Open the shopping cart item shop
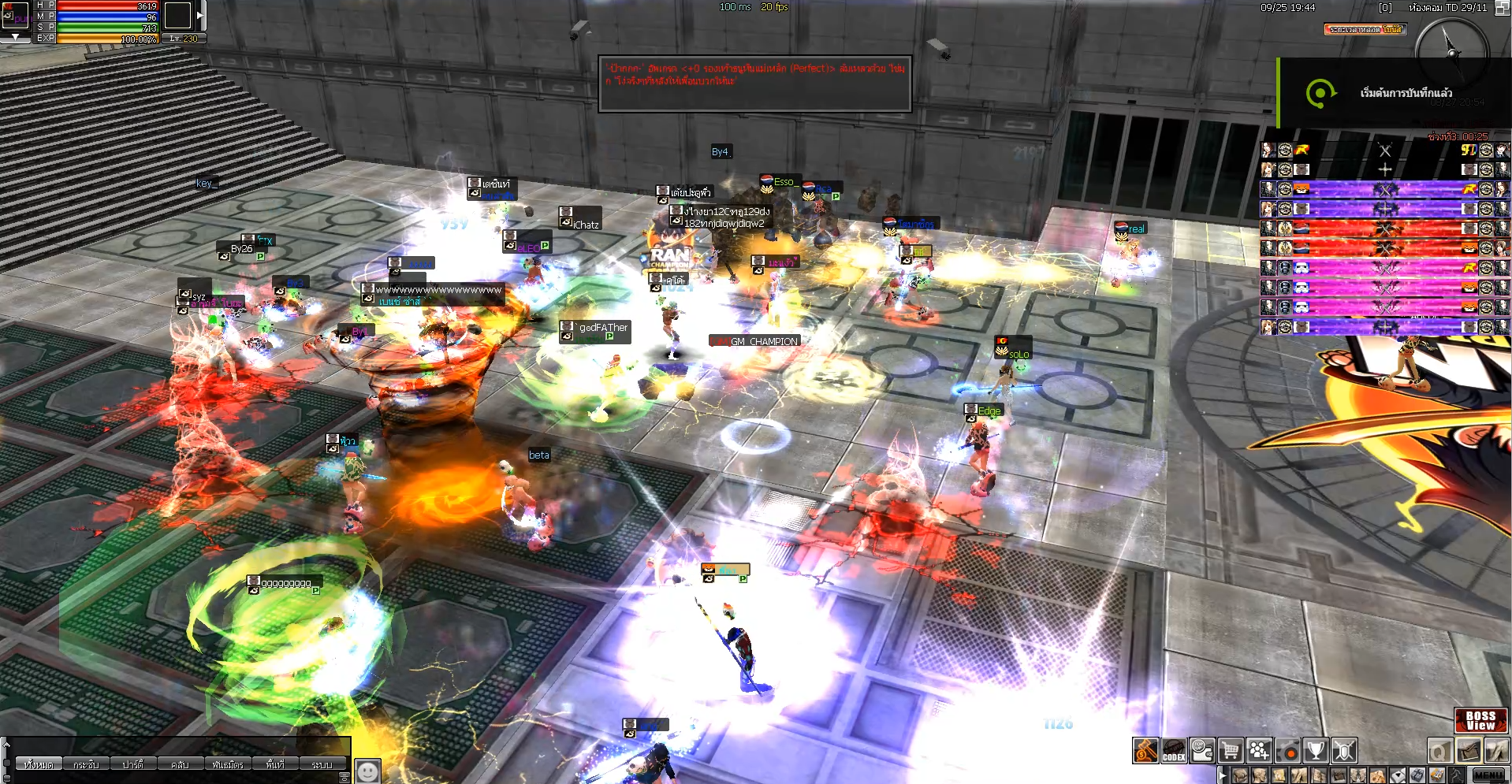The image size is (1512, 784). click(1231, 751)
